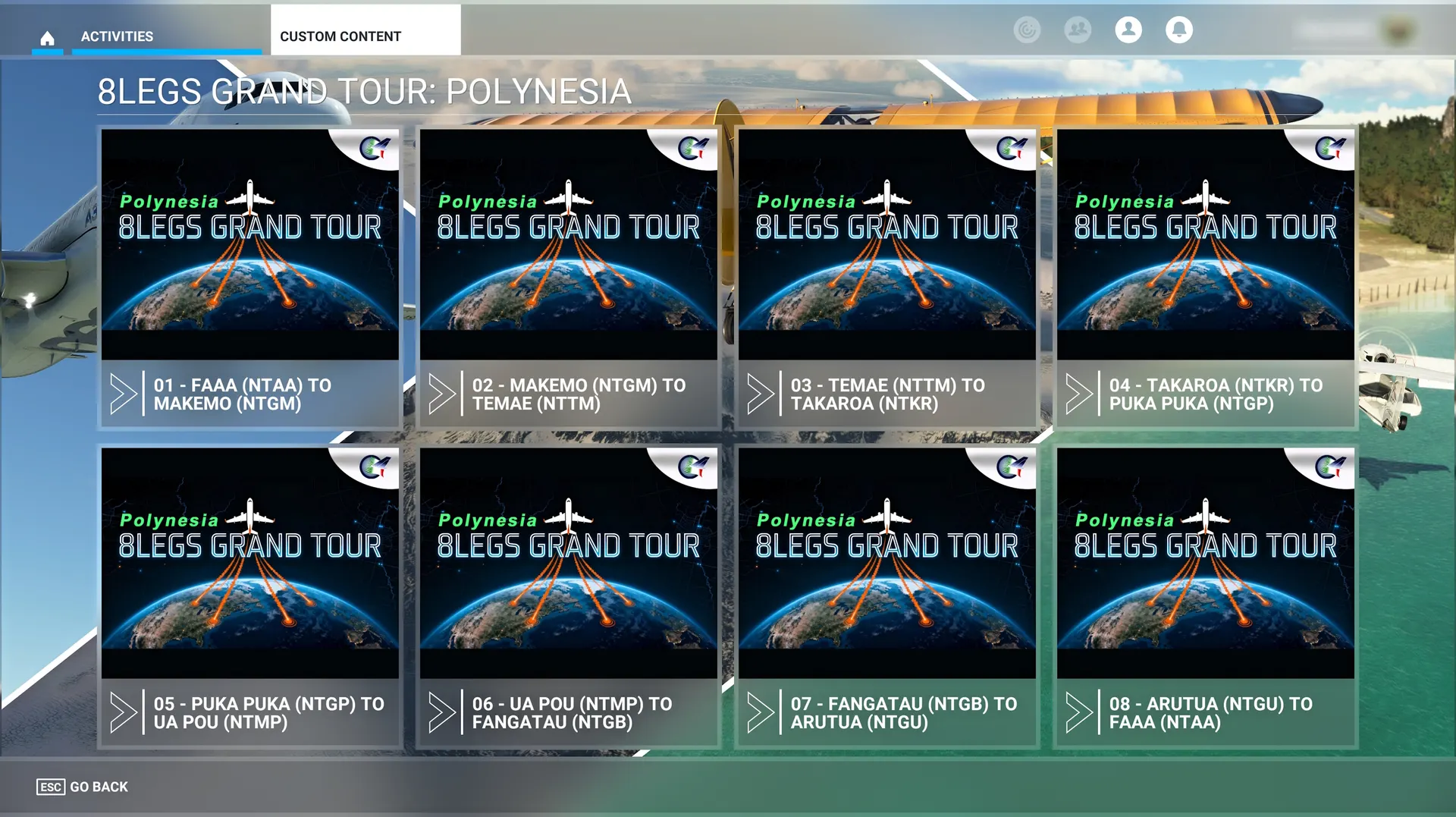Screen dimensions: 1456x817
Task: Select leg 06 Ua Pou to Fangatau
Action: pos(568,596)
